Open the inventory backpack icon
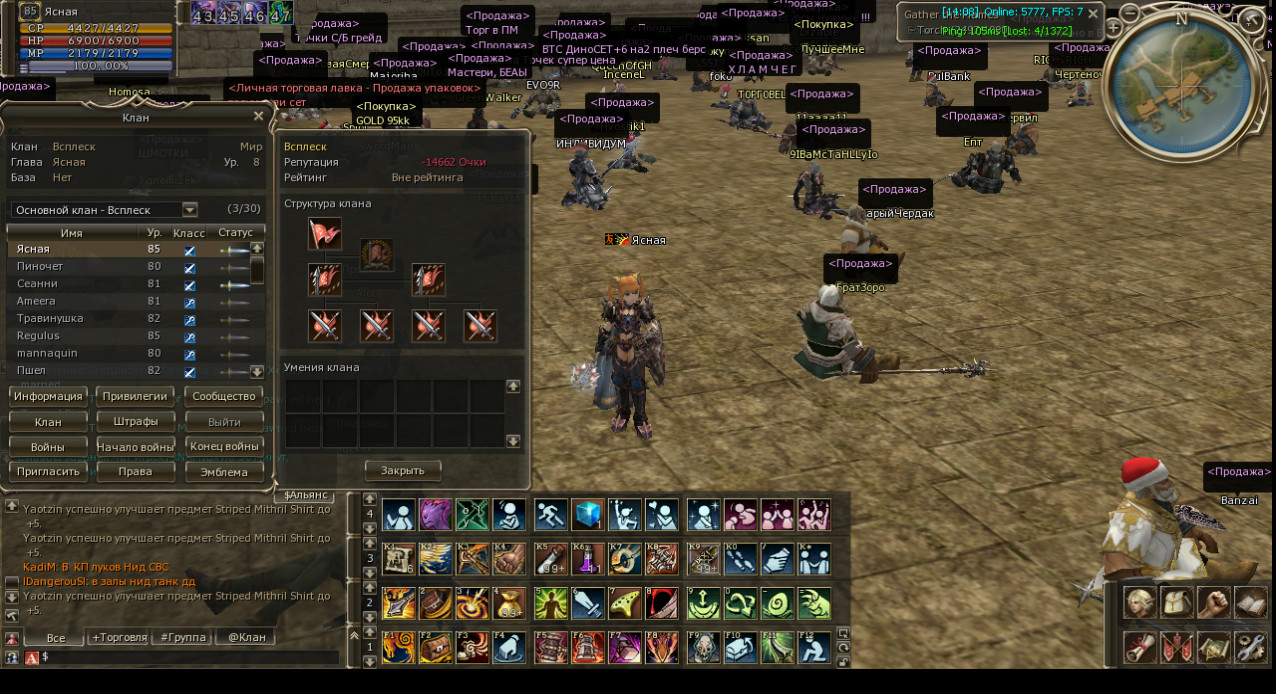The width and height of the screenshot is (1276, 694). (1177, 603)
